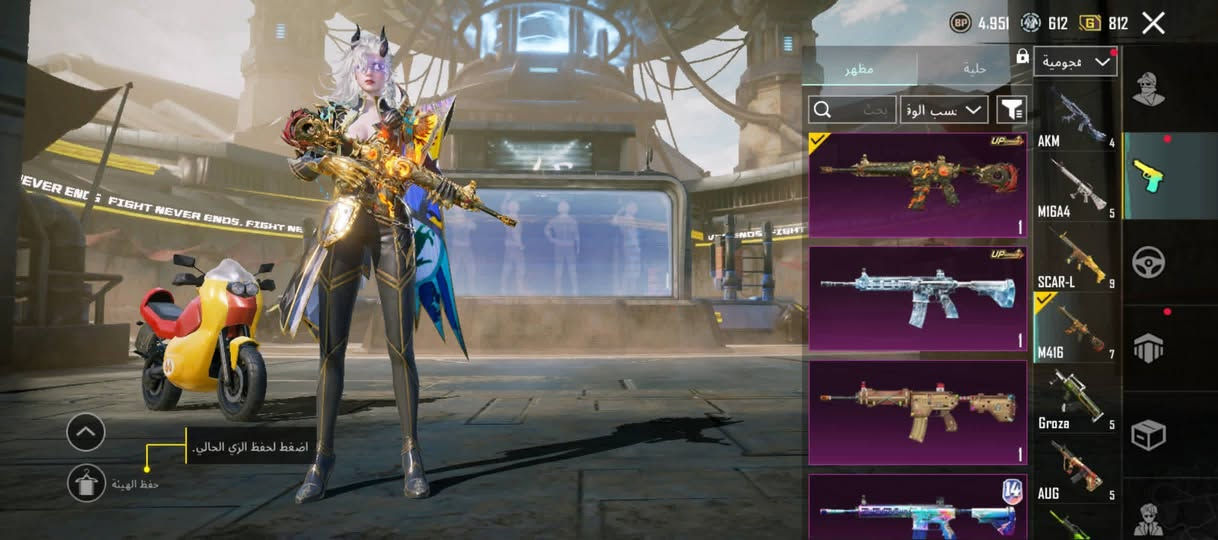Pick the tan gold M416 skin

(917, 412)
